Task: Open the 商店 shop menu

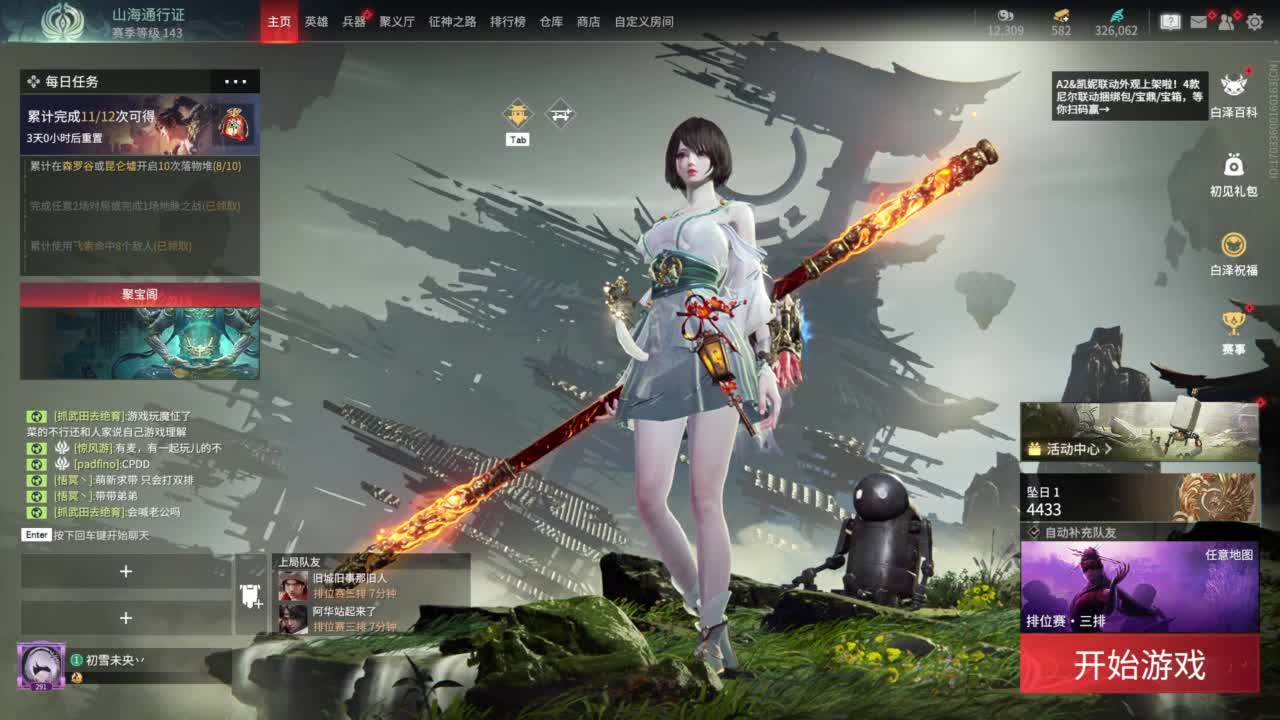Action: 591,20
